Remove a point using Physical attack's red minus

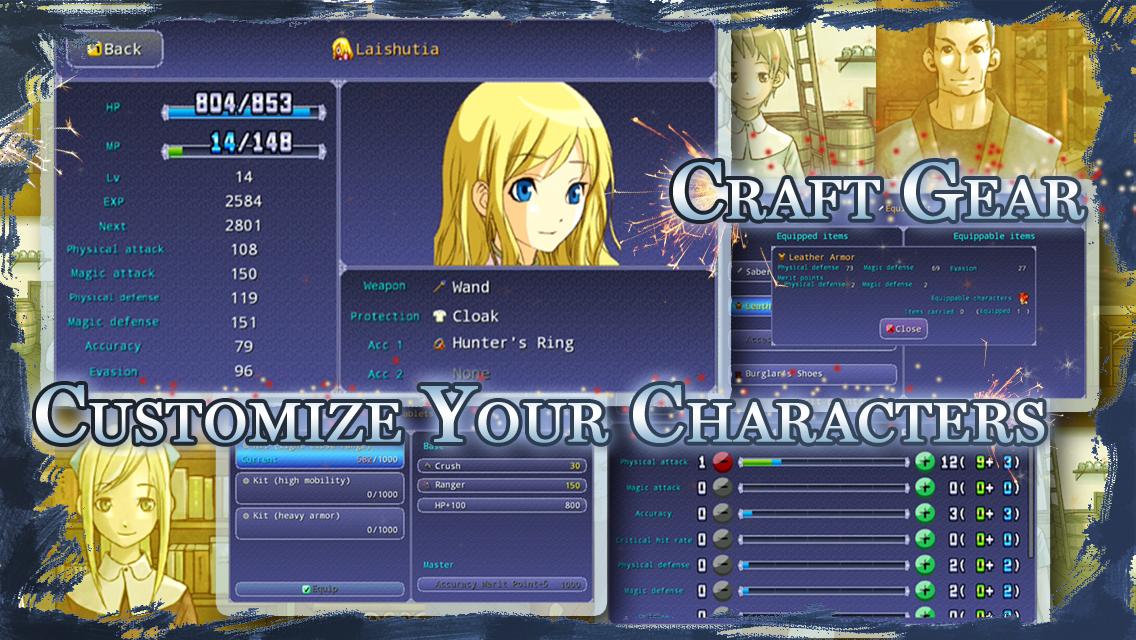click(x=722, y=462)
